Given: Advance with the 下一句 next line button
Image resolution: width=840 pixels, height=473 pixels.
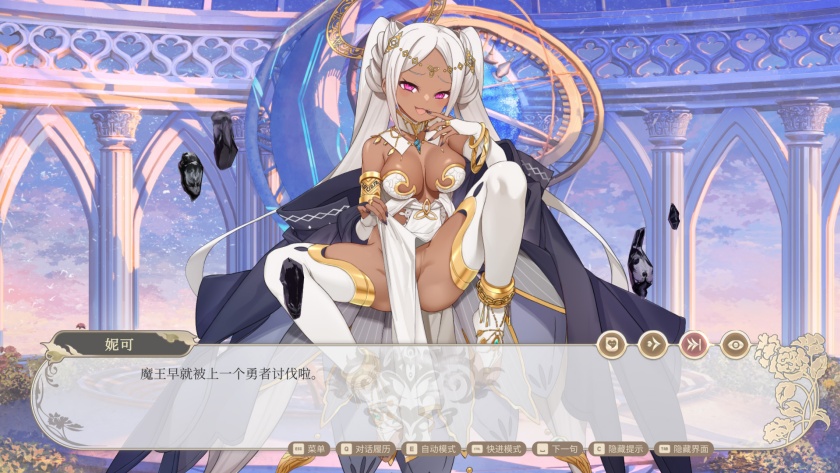Looking at the screenshot, I should click(x=556, y=449).
